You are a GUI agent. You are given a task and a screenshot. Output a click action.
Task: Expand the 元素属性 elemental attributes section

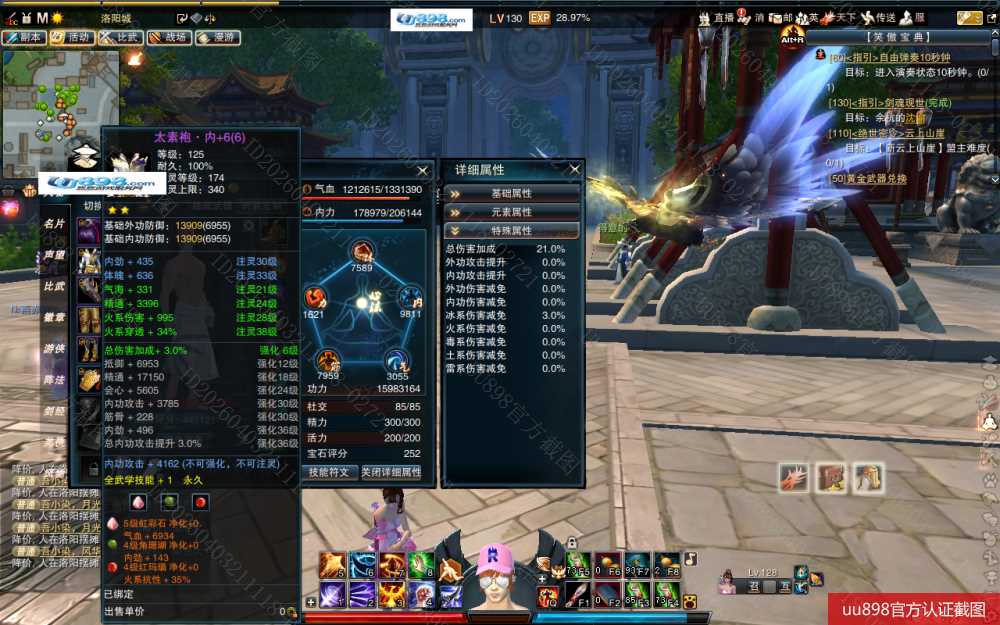[x=511, y=212]
